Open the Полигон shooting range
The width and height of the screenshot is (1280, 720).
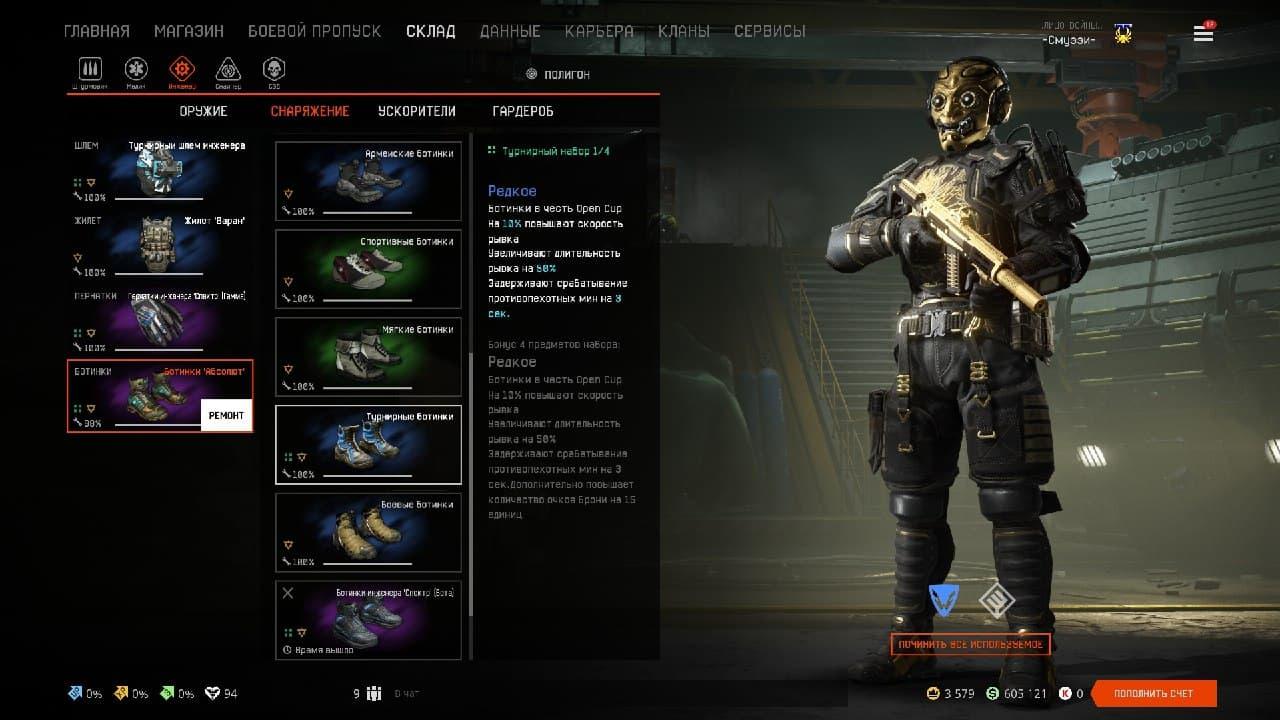tap(558, 74)
